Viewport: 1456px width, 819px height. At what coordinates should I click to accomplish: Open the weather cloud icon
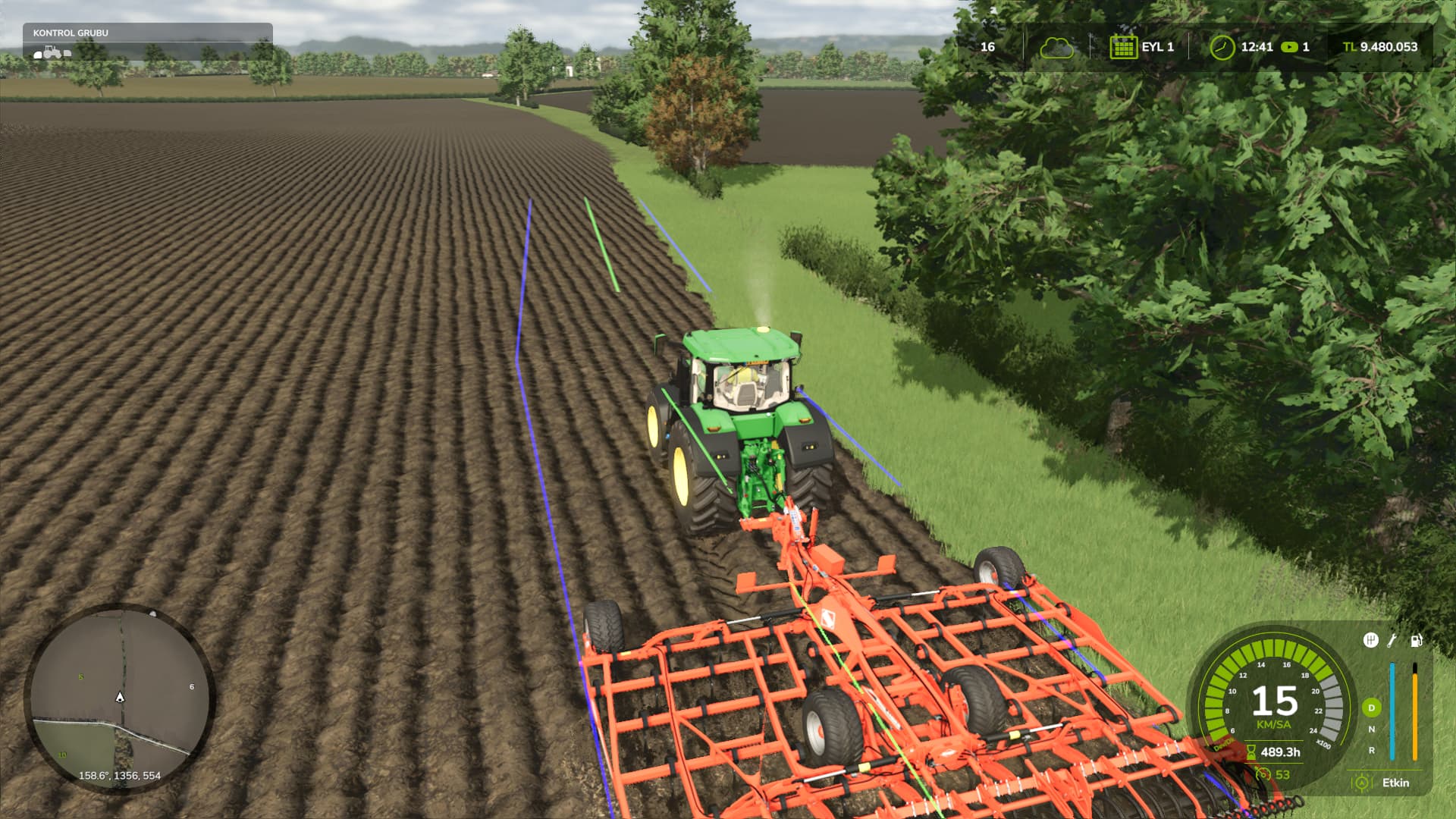point(1056,47)
